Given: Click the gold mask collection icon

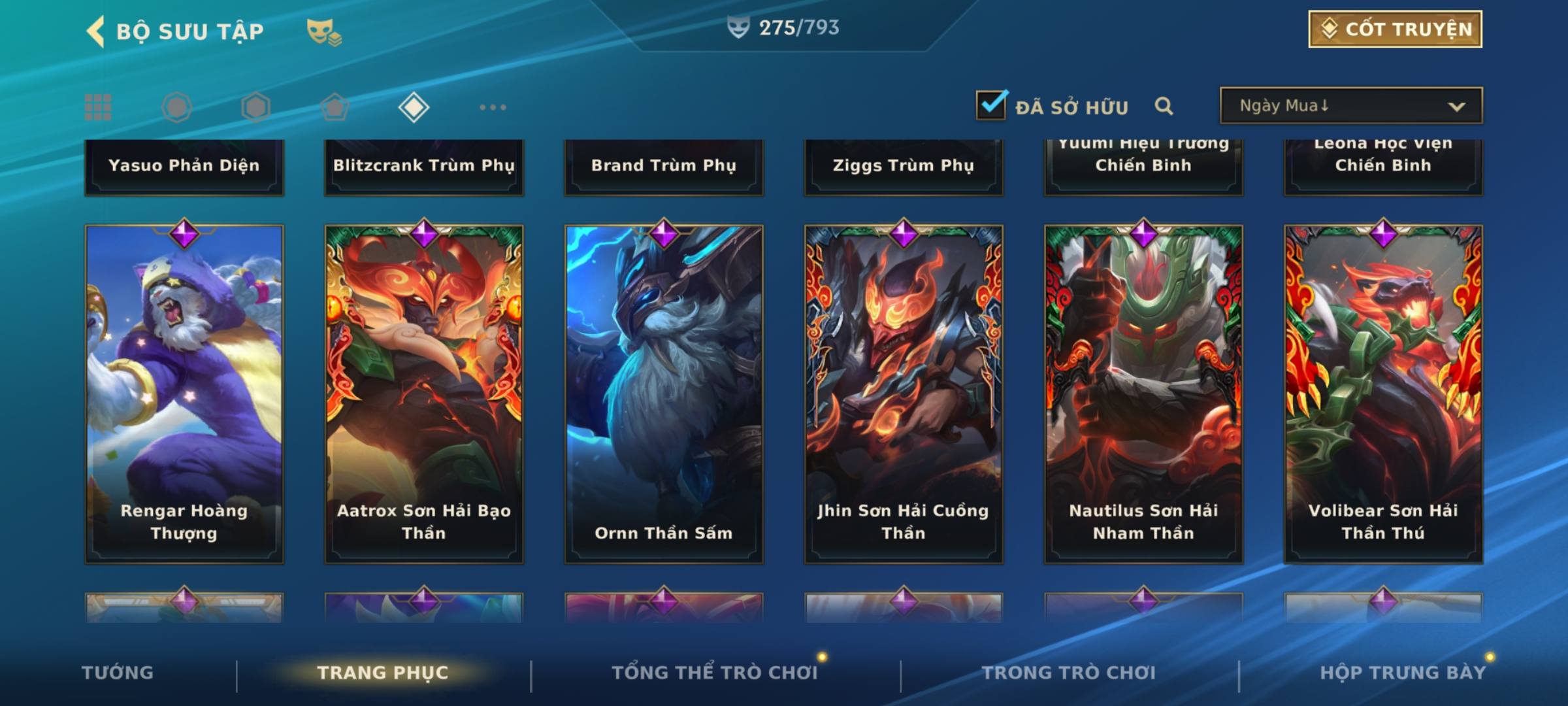Looking at the screenshot, I should [x=323, y=32].
